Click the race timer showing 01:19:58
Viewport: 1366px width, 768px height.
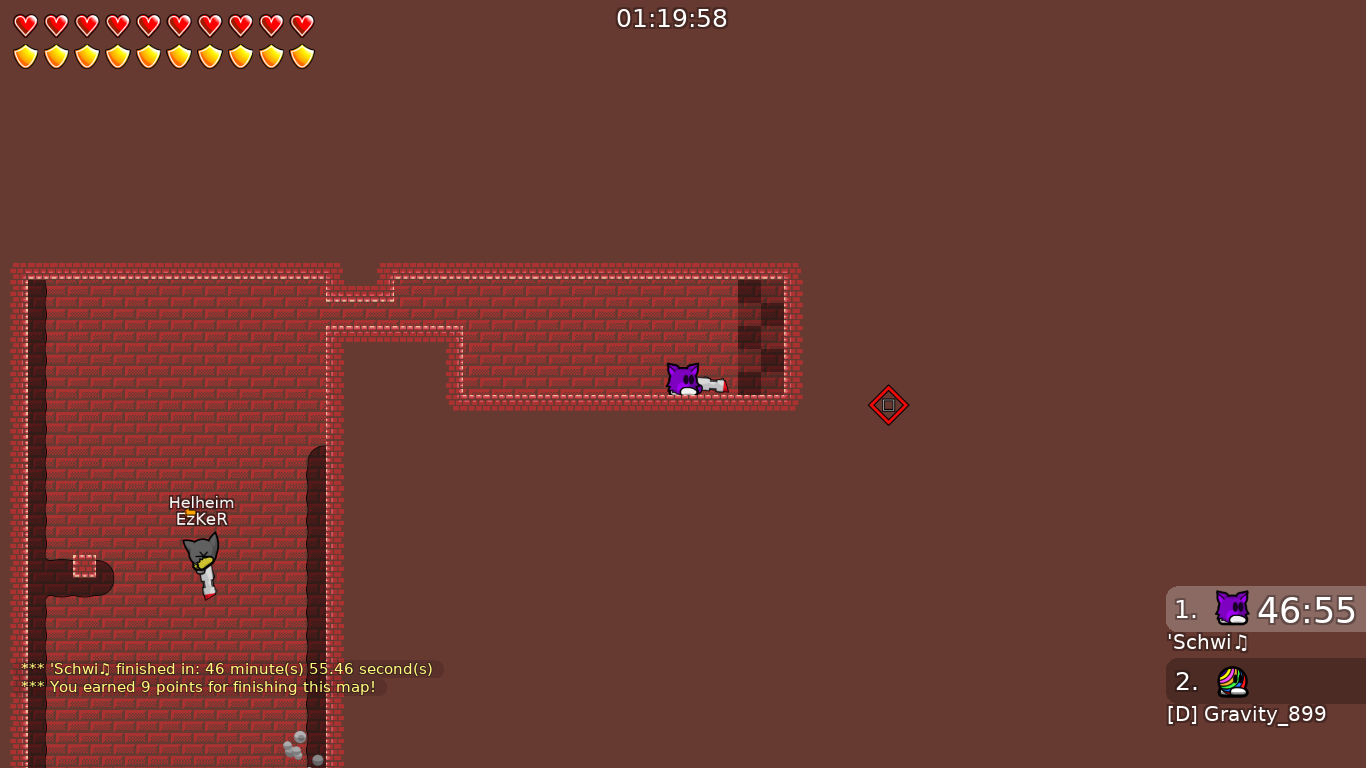672,18
